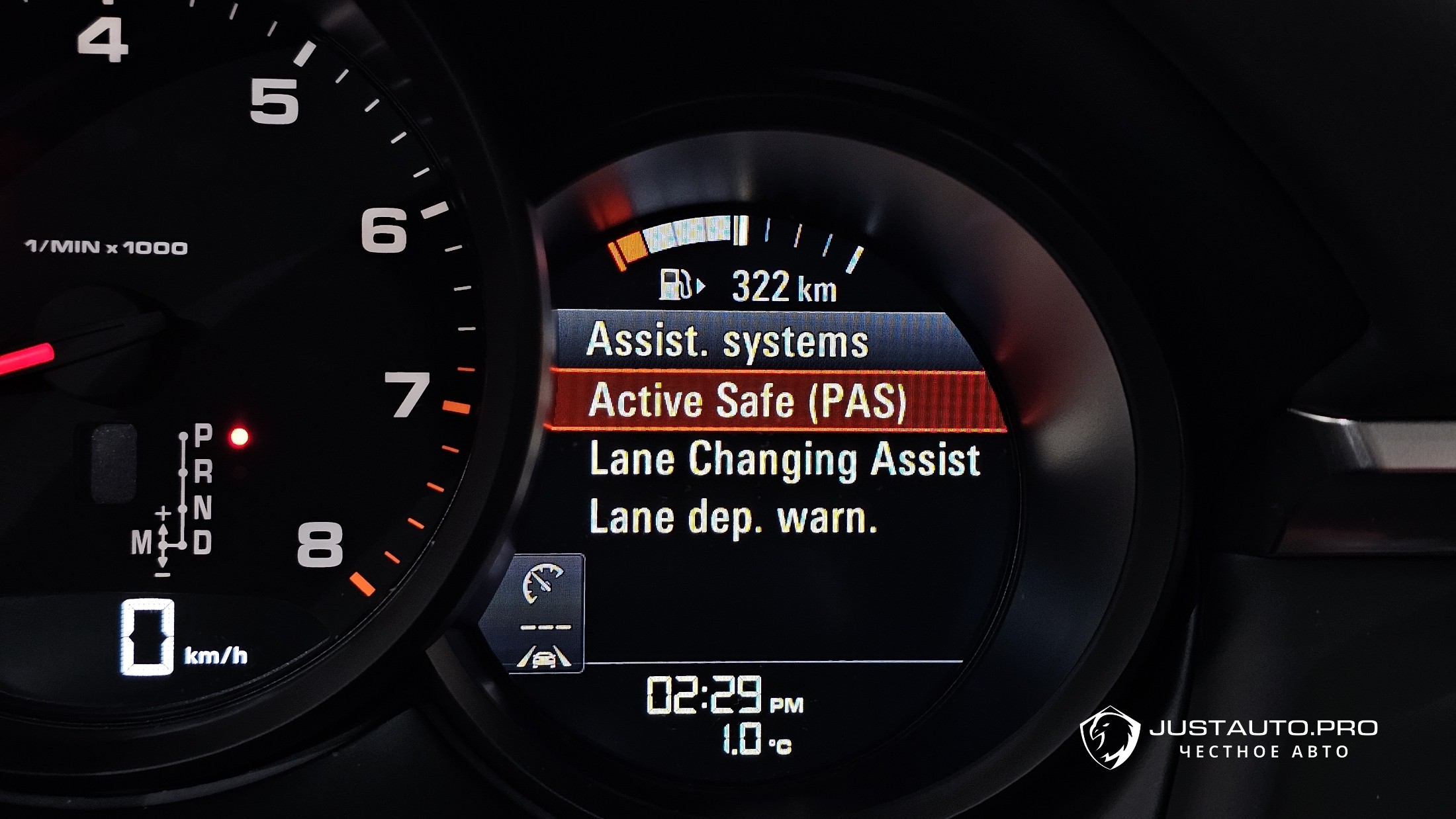
Task: Select the Active Safe (PAS) menu entry
Action: (x=748, y=401)
